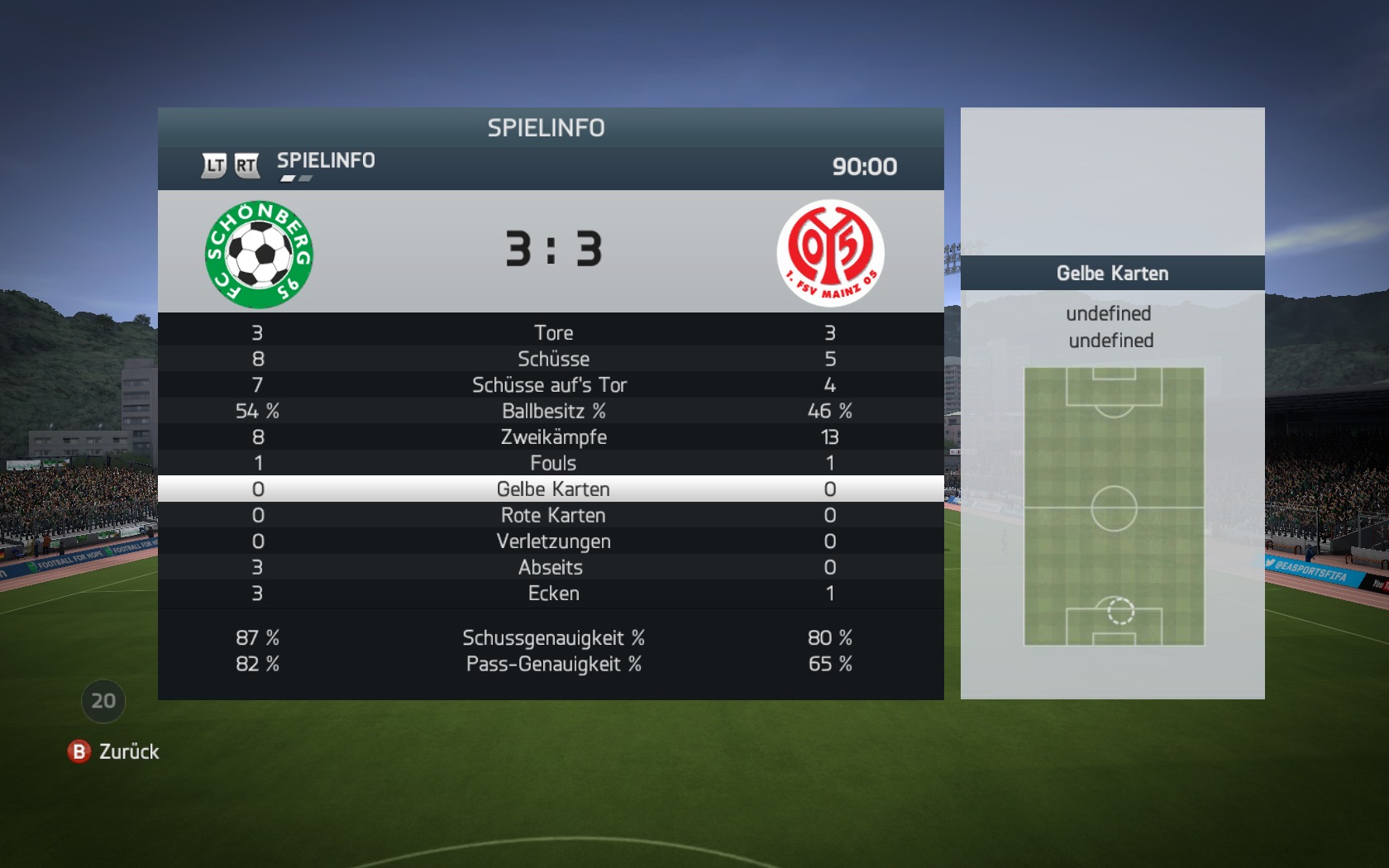Click the highlighted Gelbe Karten row

click(x=552, y=489)
